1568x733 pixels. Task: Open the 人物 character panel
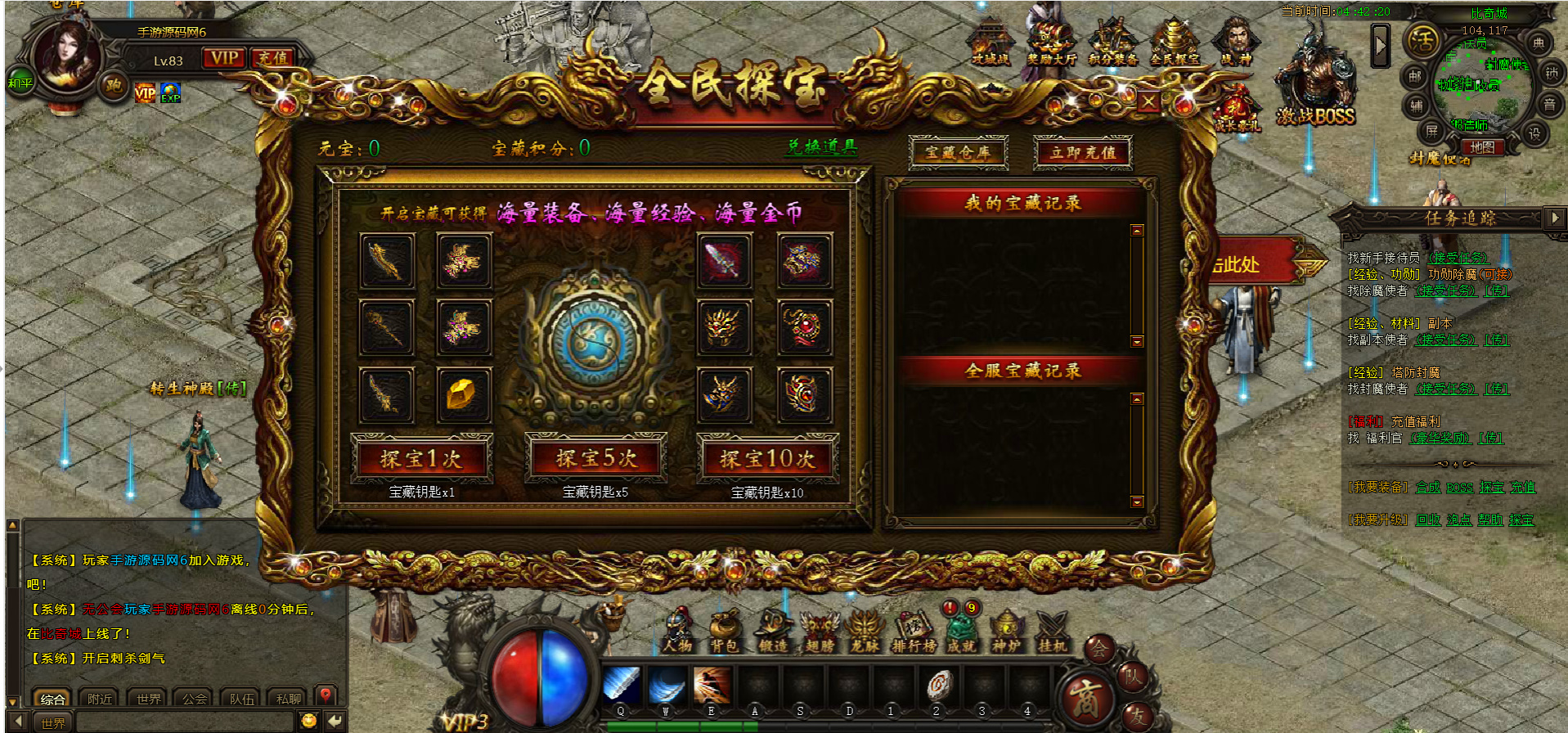(677, 632)
